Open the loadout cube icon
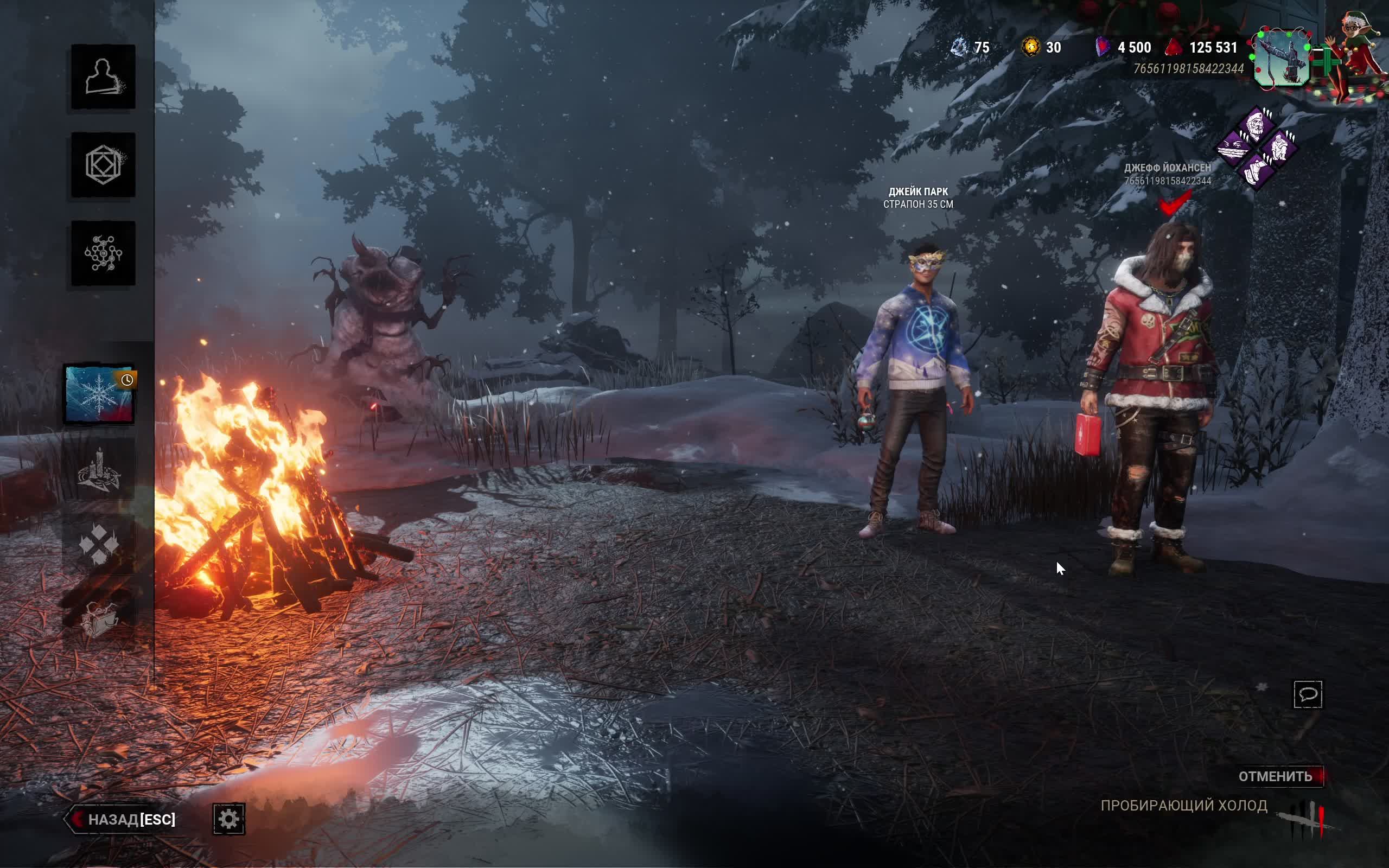Screen dimensions: 1389x868 103,165
